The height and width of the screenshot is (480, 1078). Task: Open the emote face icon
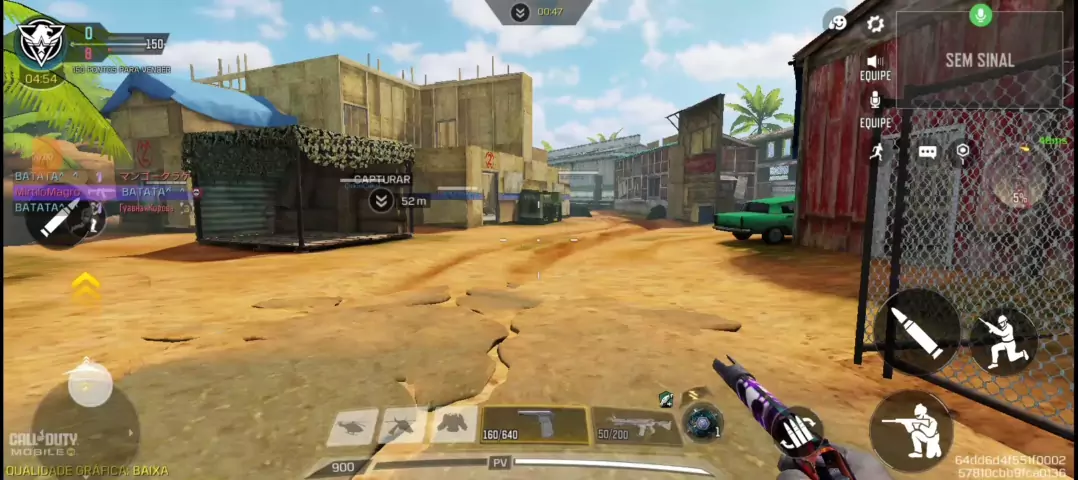[x=836, y=21]
